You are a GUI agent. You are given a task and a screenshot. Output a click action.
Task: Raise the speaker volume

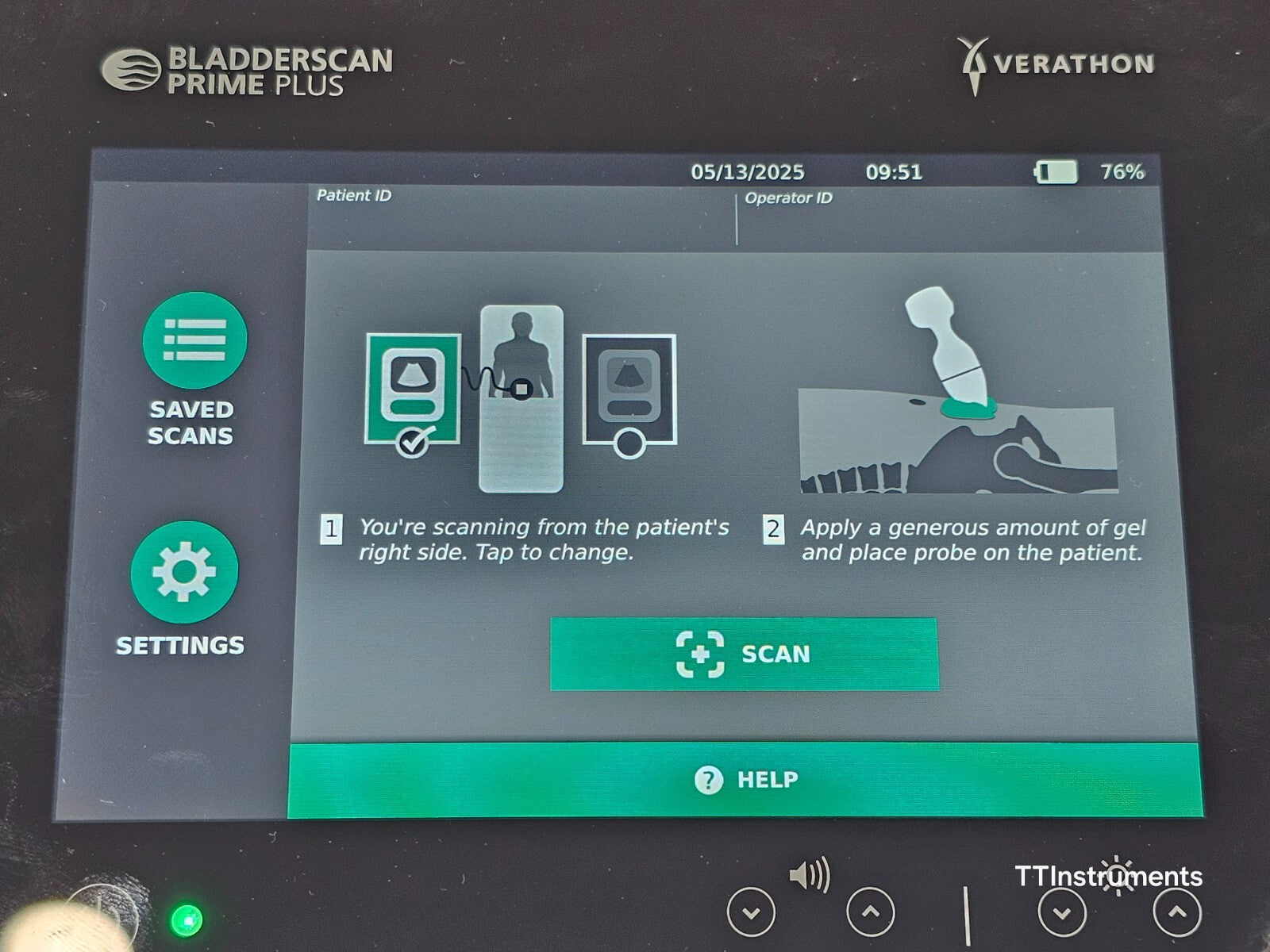[870, 912]
